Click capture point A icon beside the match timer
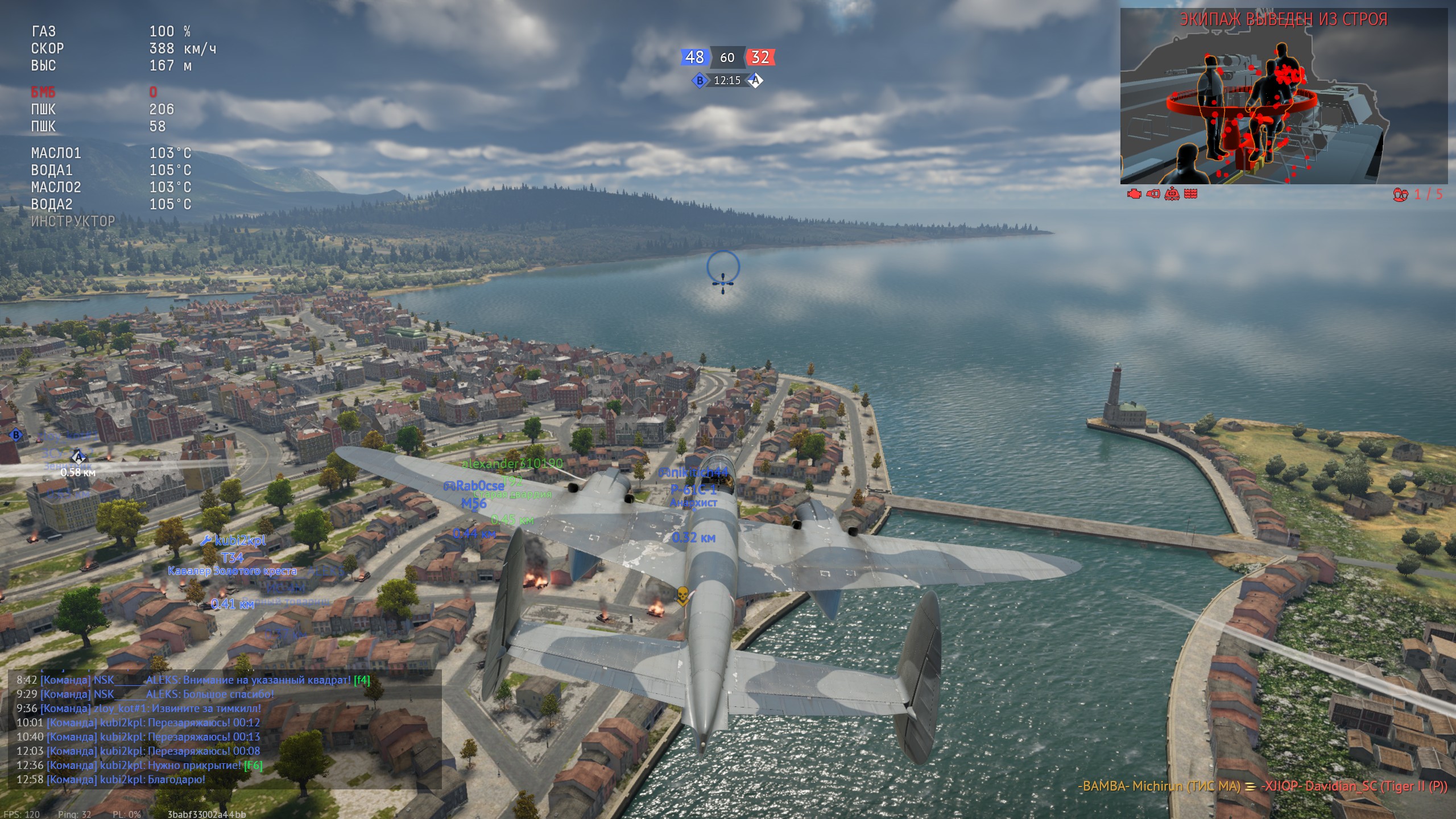Image resolution: width=1456 pixels, height=819 pixels. pyautogui.click(x=755, y=81)
